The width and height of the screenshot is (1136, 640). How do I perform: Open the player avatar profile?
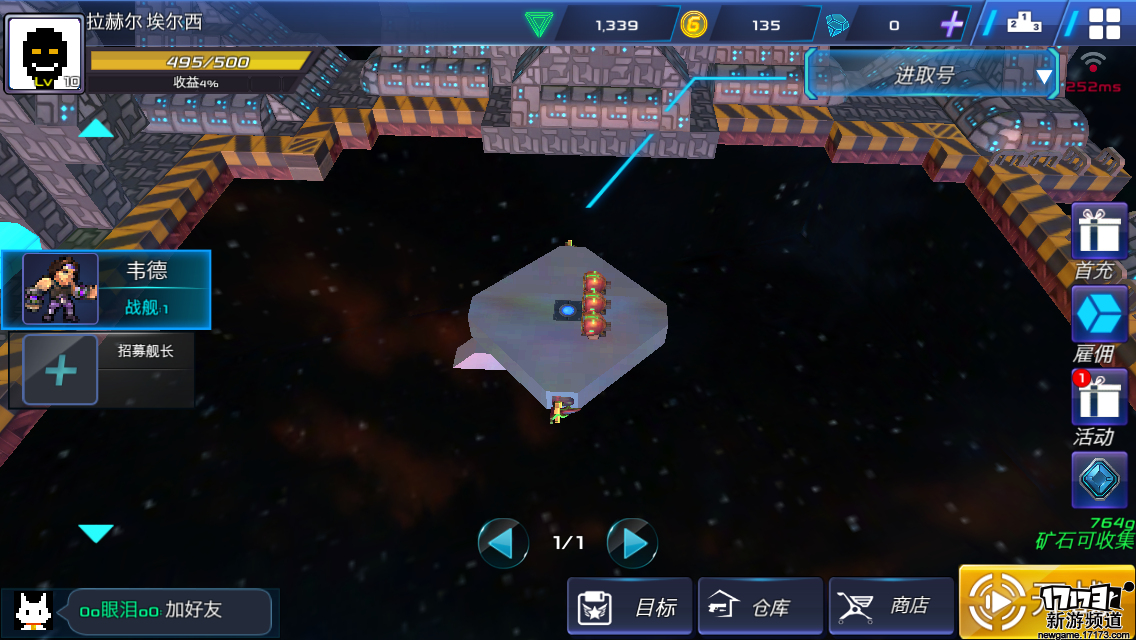tap(44, 54)
